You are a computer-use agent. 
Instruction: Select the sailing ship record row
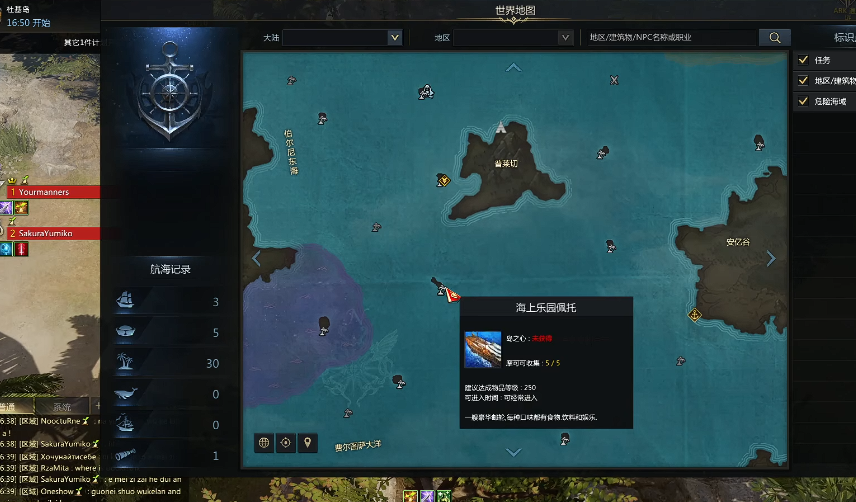[x=170, y=302]
